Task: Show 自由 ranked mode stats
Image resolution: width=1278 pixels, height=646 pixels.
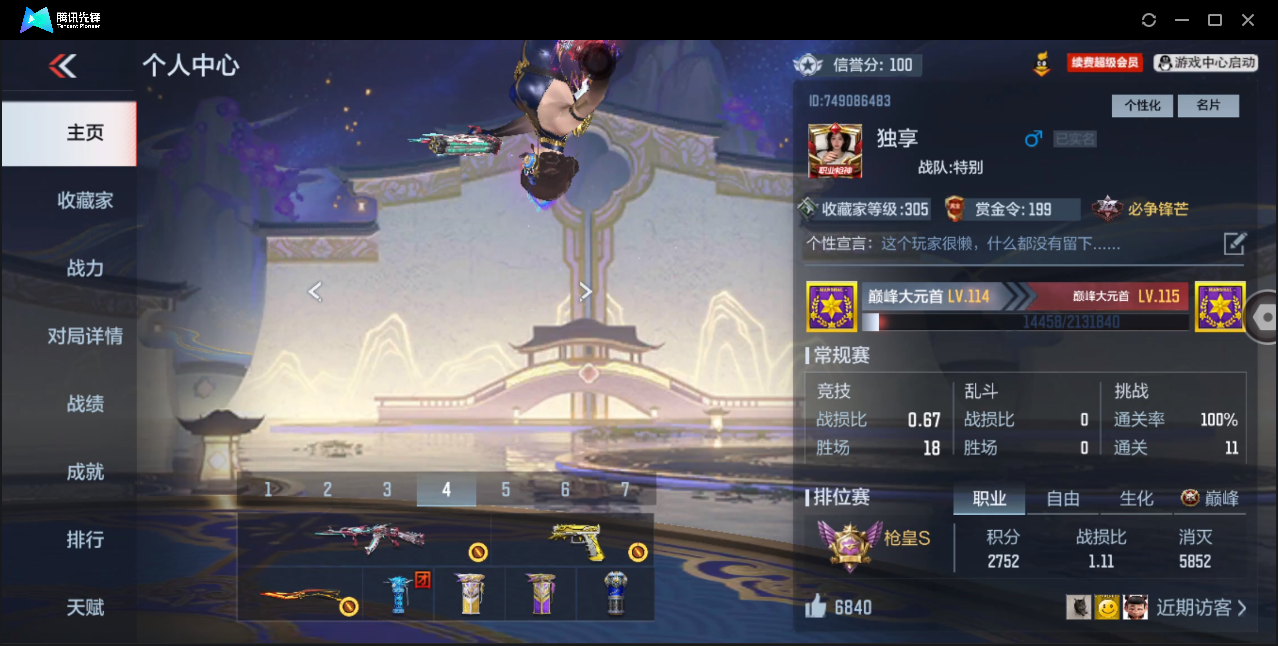Action: (1063, 498)
